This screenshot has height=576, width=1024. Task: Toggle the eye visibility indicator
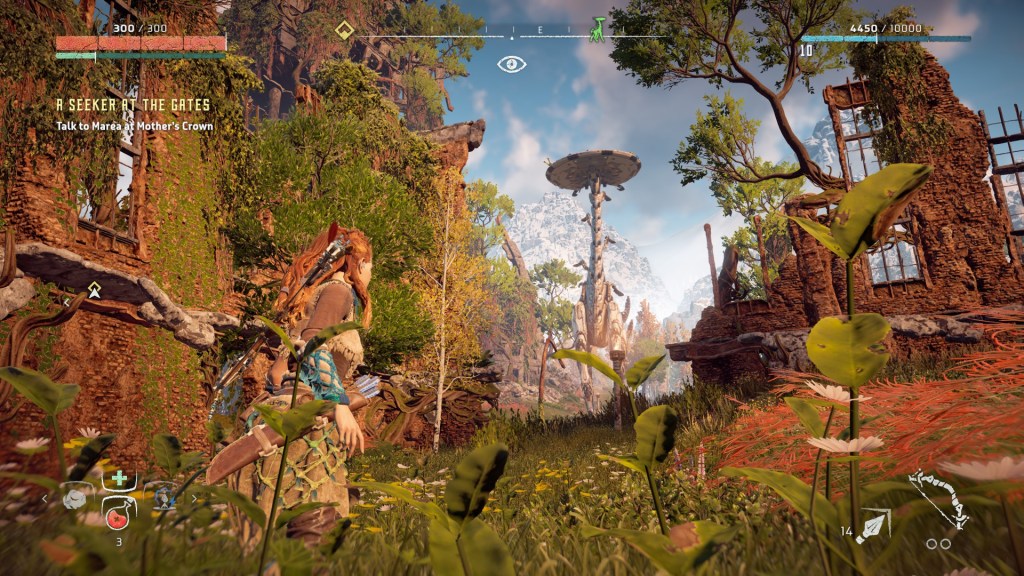pyautogui.click(x=512, y=64)
